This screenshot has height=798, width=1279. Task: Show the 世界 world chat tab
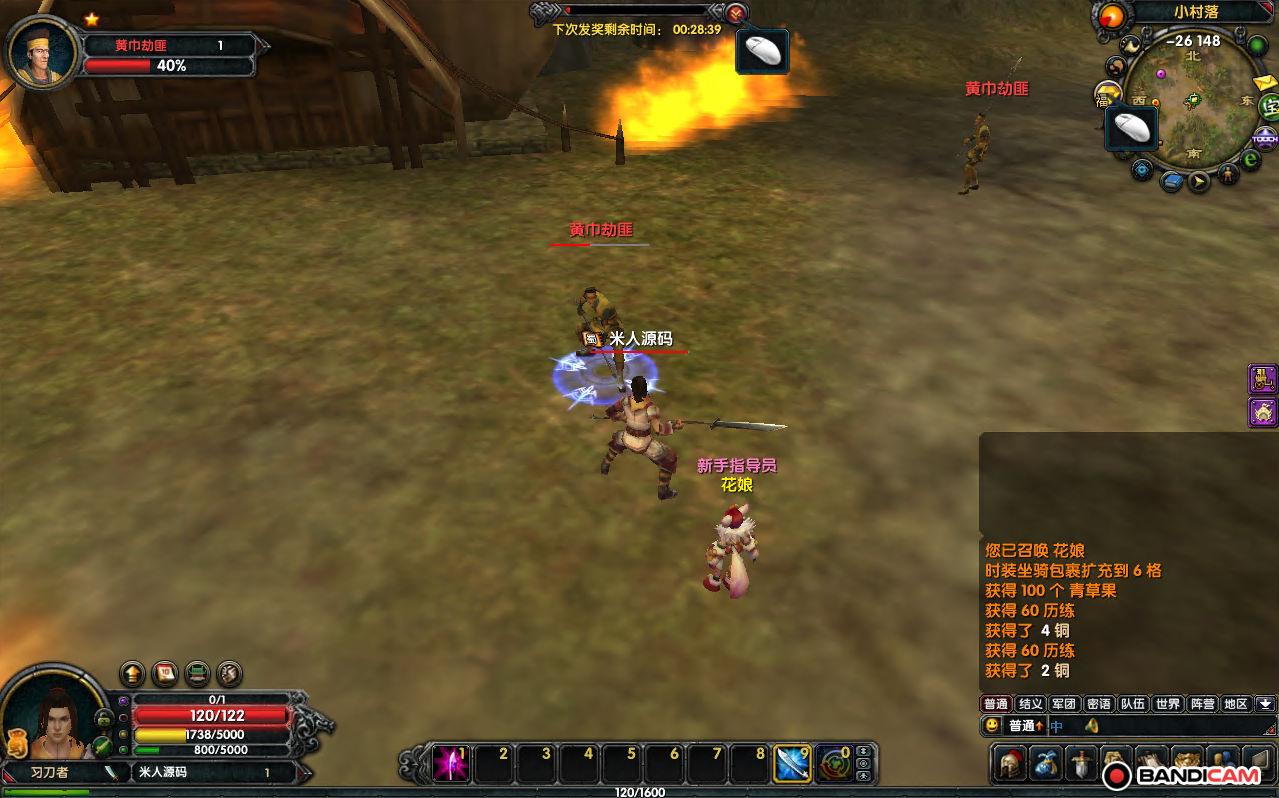pos(1168,704)
